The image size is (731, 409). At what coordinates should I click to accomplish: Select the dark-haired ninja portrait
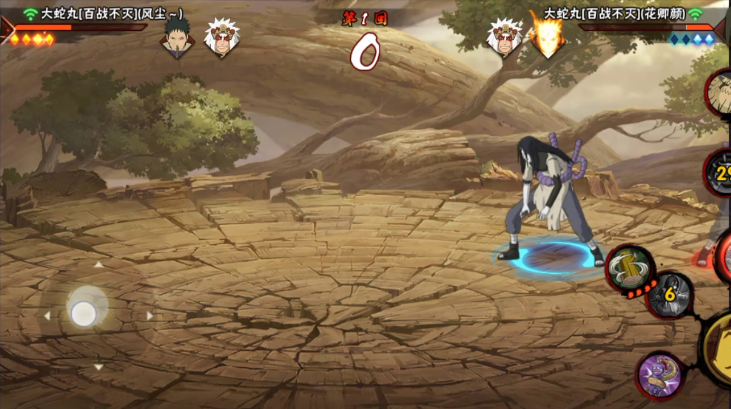pyautogui.click(x=177, y=38)
